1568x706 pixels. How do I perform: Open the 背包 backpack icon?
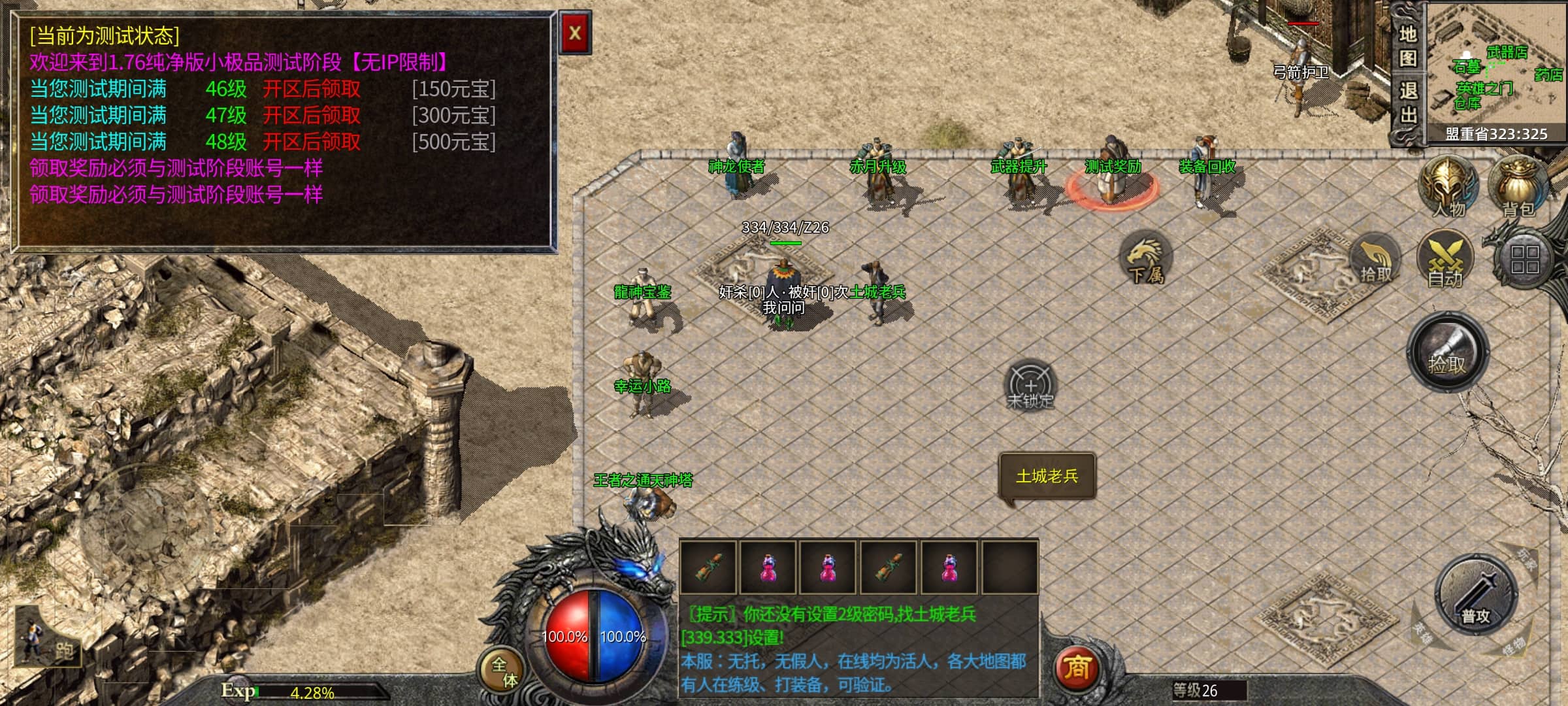pyautogui.click(x=1518, y=188)
